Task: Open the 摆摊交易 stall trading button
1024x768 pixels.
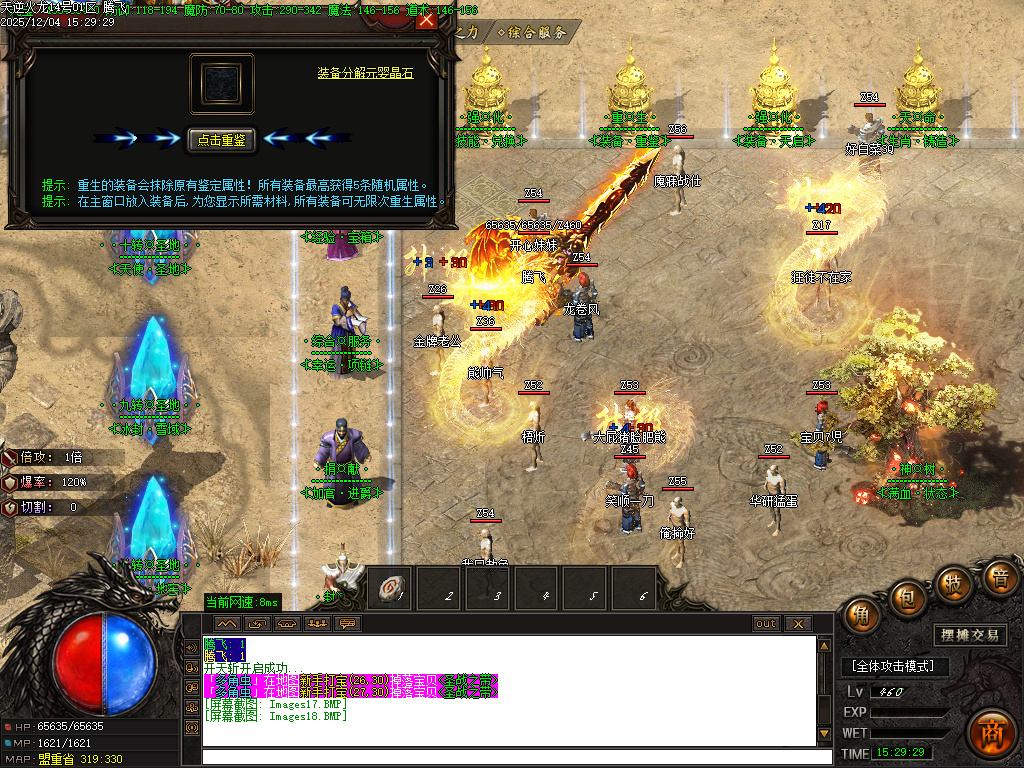Action: click(x=971, y=635)
